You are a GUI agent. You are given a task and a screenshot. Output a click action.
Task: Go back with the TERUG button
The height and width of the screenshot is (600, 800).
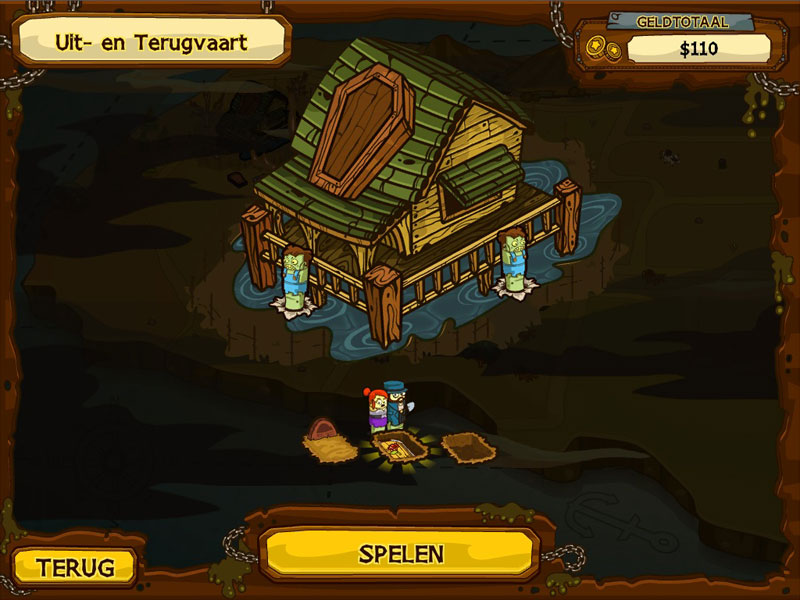[75, 567]
